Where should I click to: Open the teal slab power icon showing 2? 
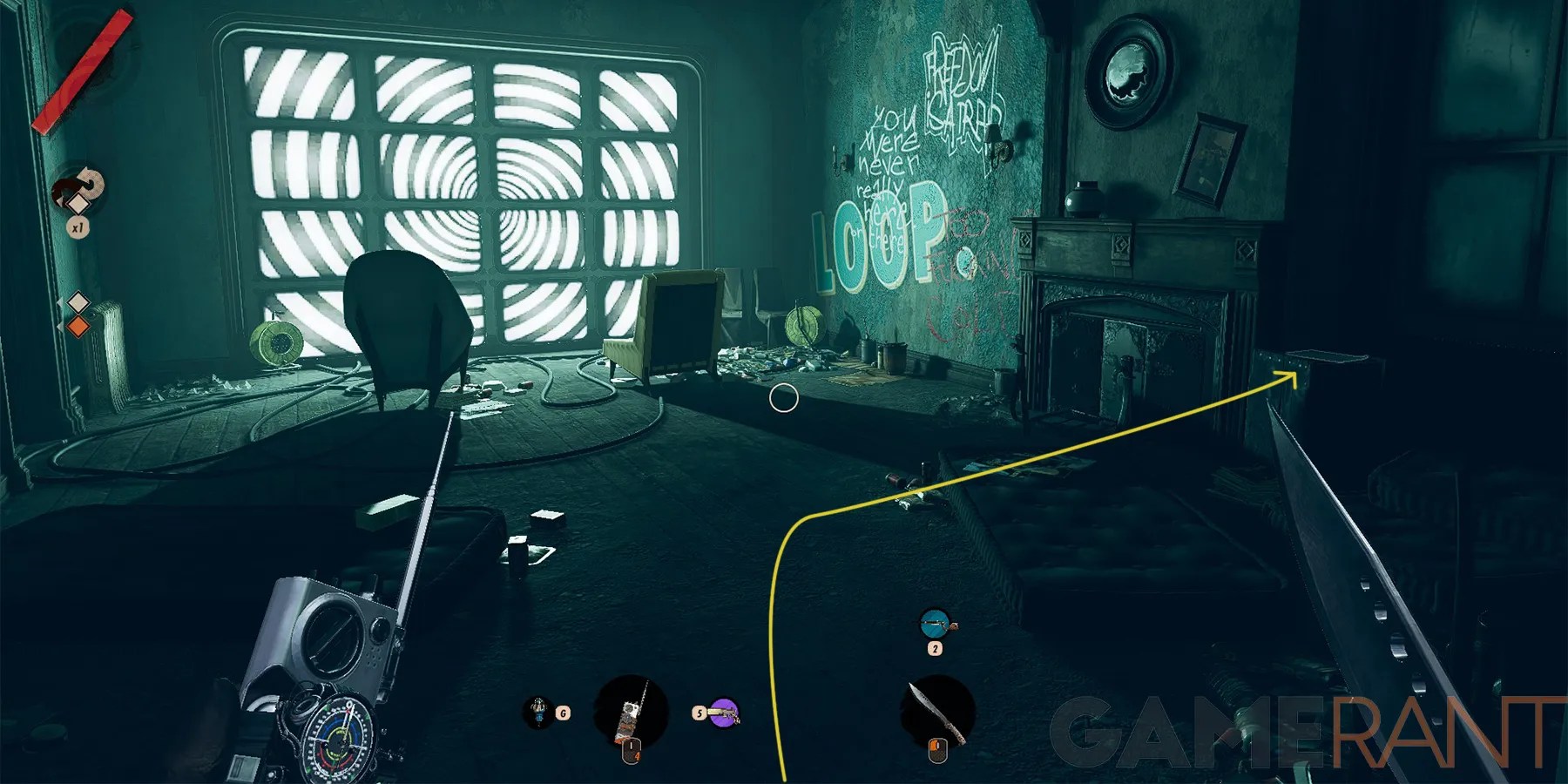point(935,624)
